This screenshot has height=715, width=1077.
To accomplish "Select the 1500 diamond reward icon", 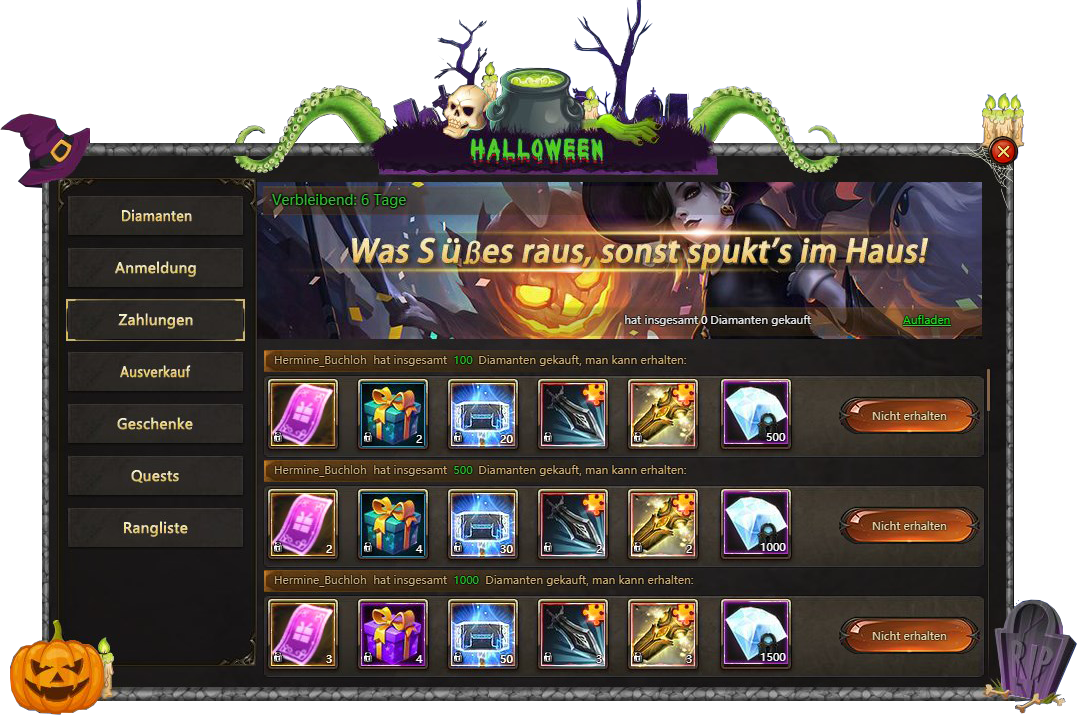I will tap(755, 634).
